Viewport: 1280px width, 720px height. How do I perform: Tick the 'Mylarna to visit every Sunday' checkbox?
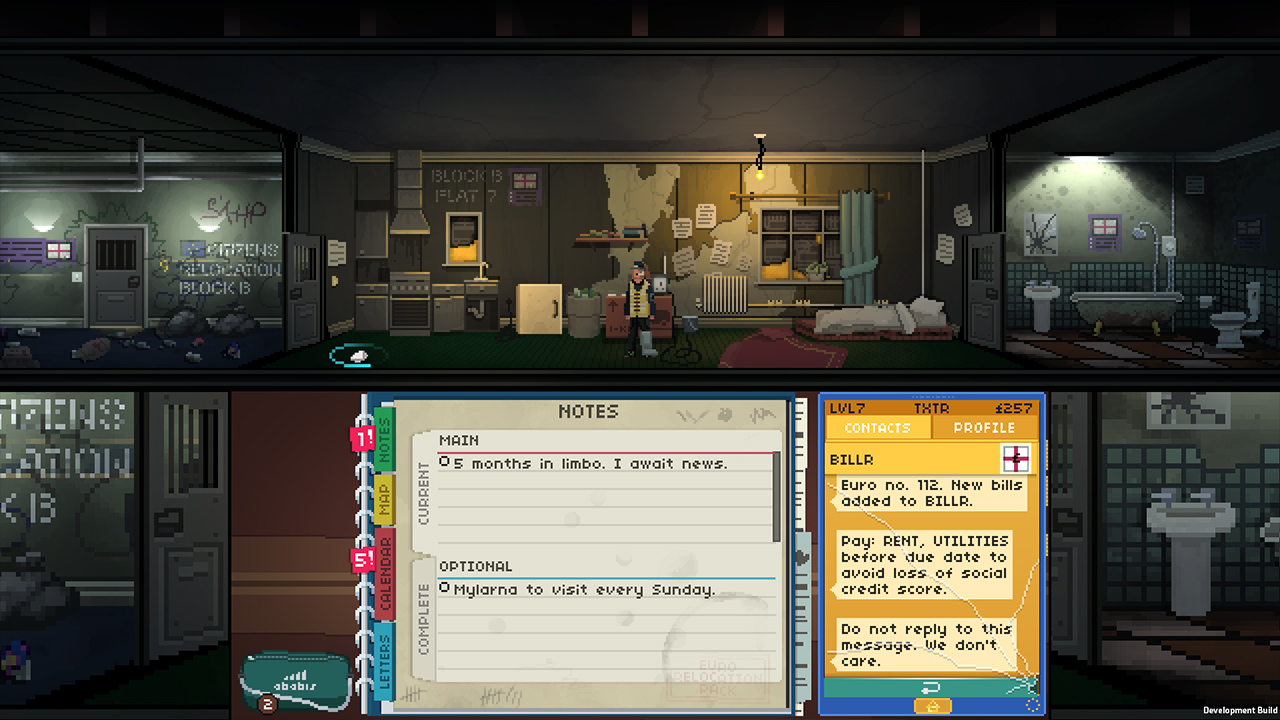point(445,587)
